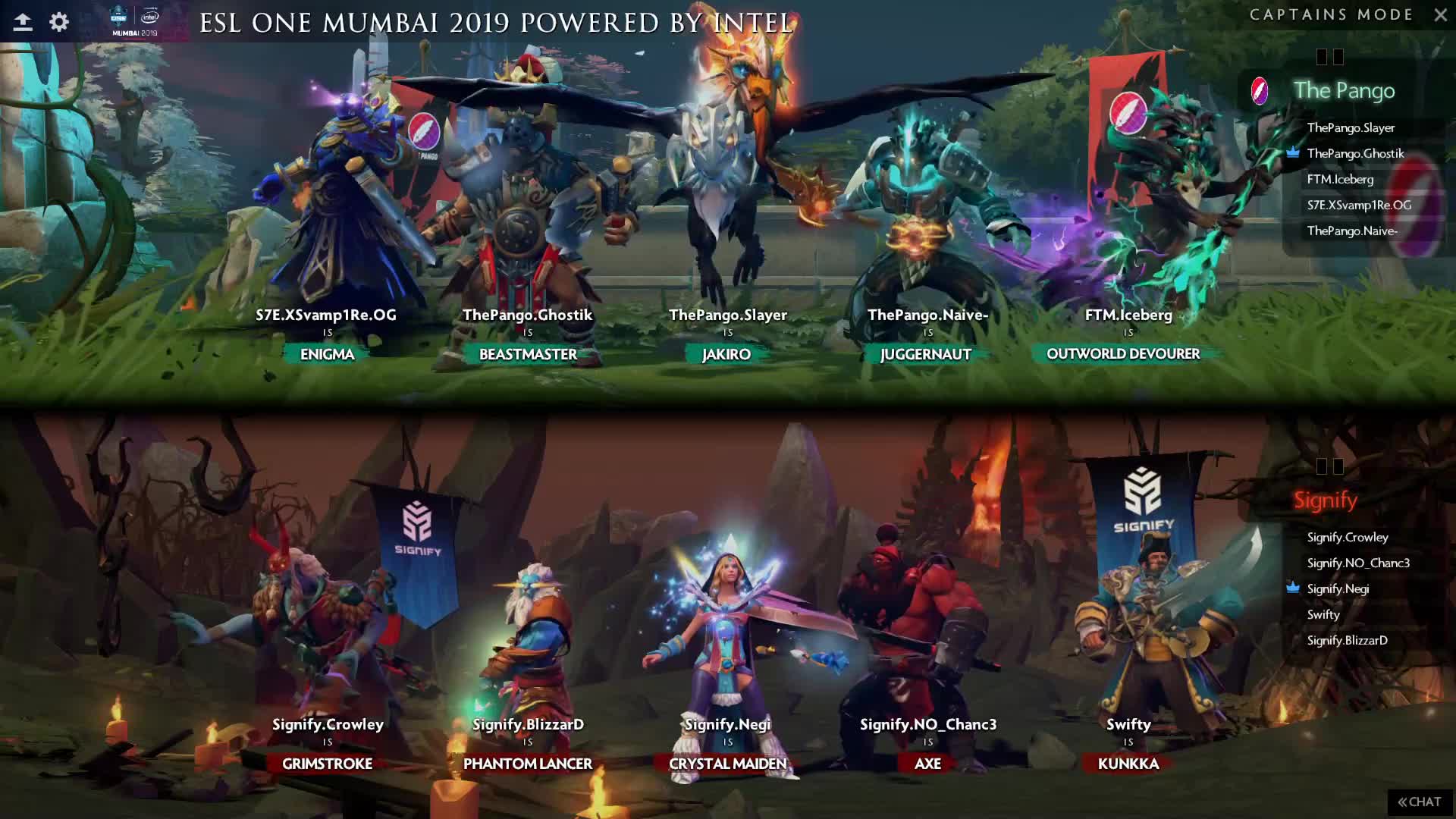Select S7E.XSvamp1Re.OG in the roster list
This screenshot has width=1456, height=819.
coord(1359,206)
